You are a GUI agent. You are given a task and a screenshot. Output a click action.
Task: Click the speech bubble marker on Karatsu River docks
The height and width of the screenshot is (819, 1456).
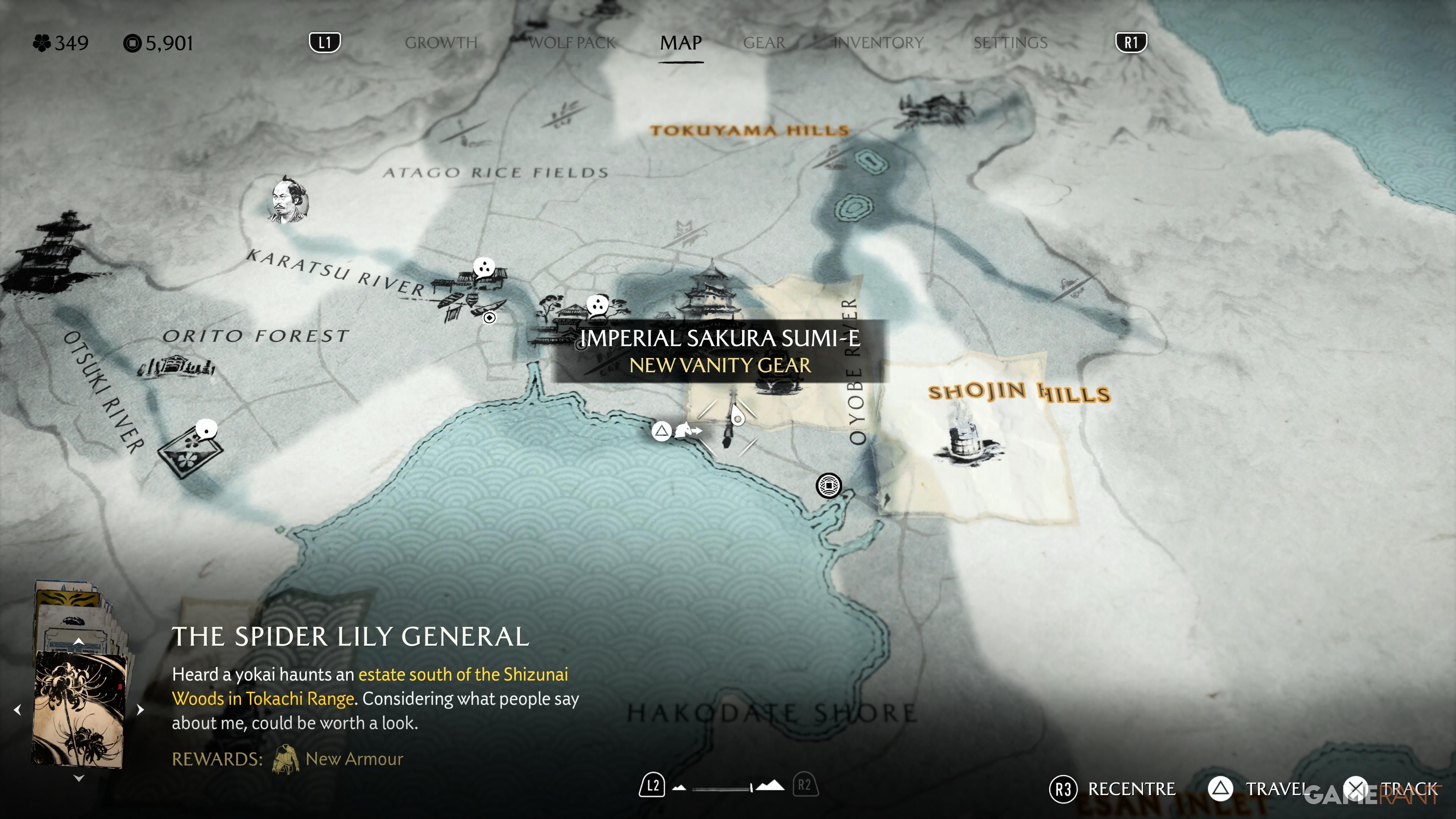(484, 267)
